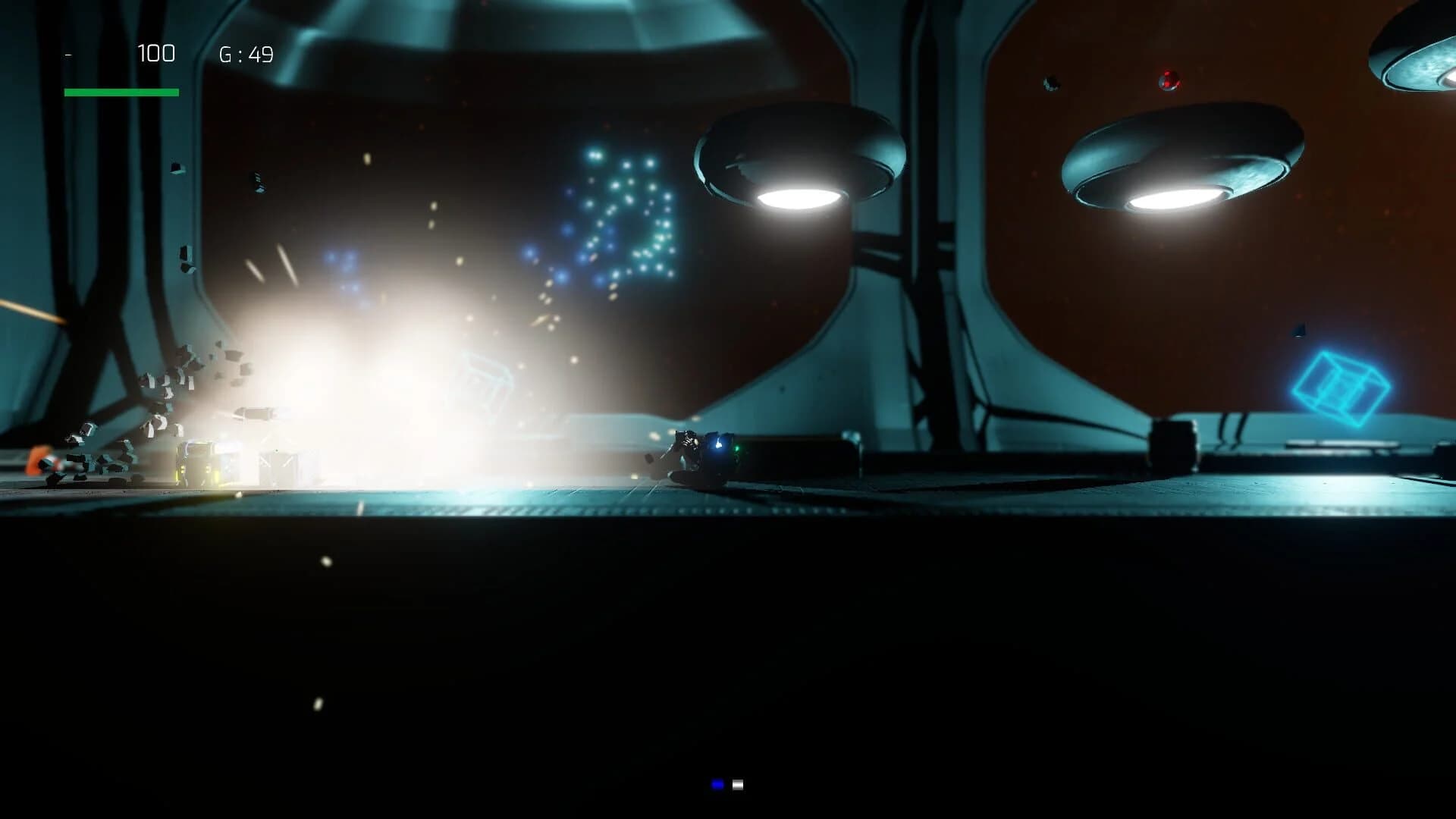Click the dash symbol left of the health number
The width and height of the screenshot is (1456, 819).
coord(68,54)
